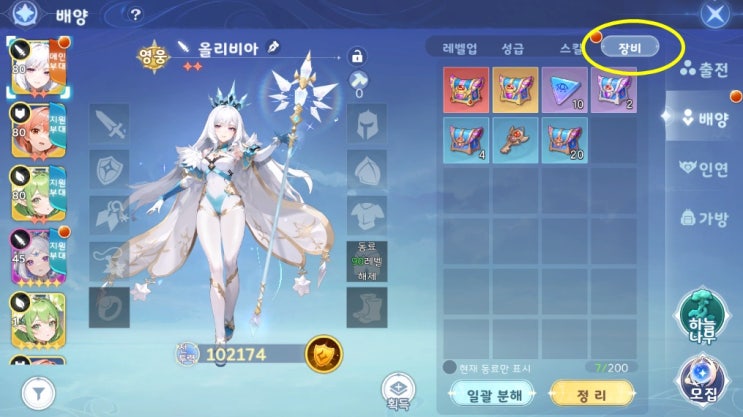Select the empty sword weapon slot
This screenshot has height=417, width=743.
click(110, 123)
